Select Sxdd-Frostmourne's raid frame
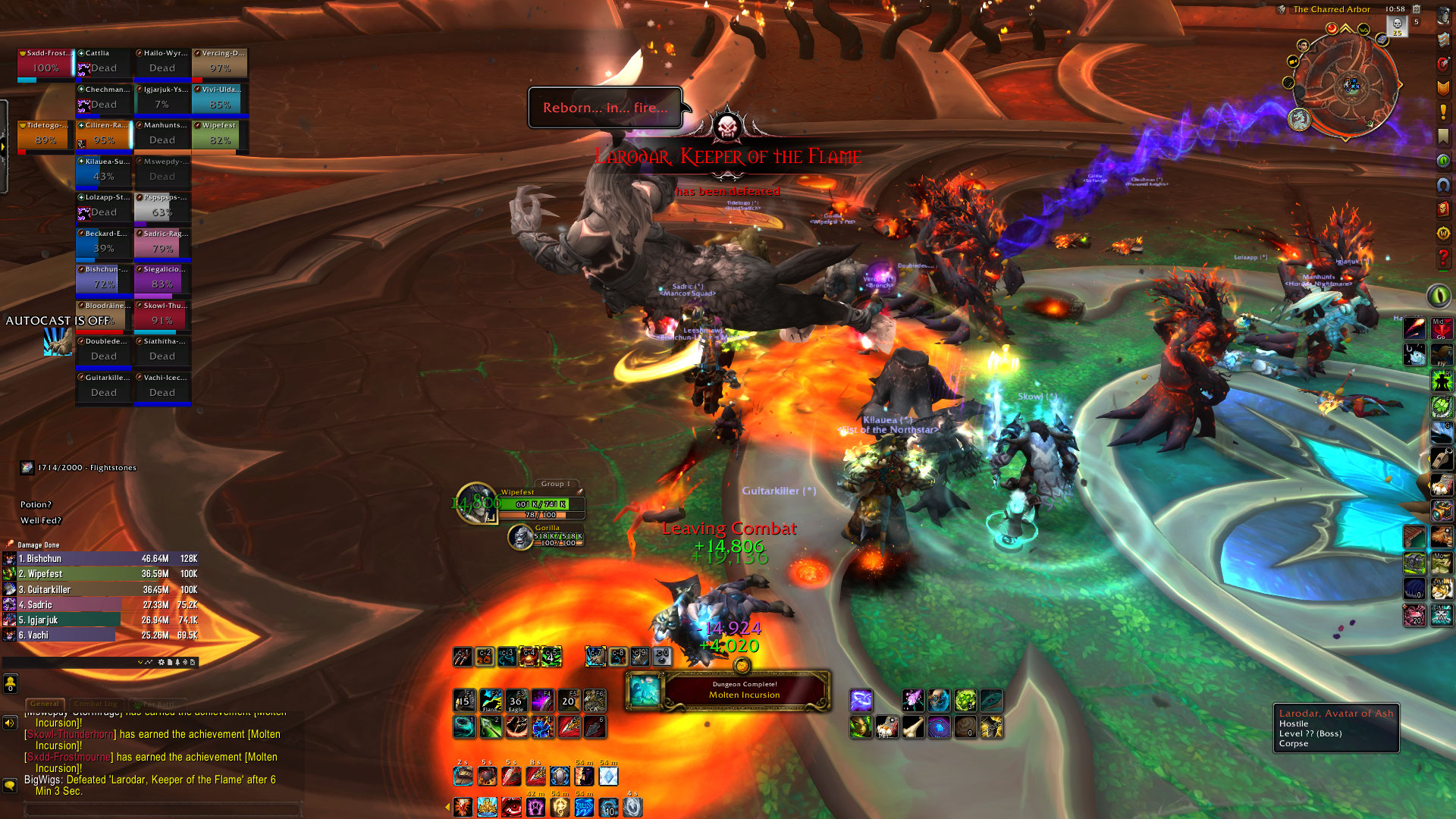Viewport: 1456px width, 819px height. pyautogui.click(x=45, y=64)
